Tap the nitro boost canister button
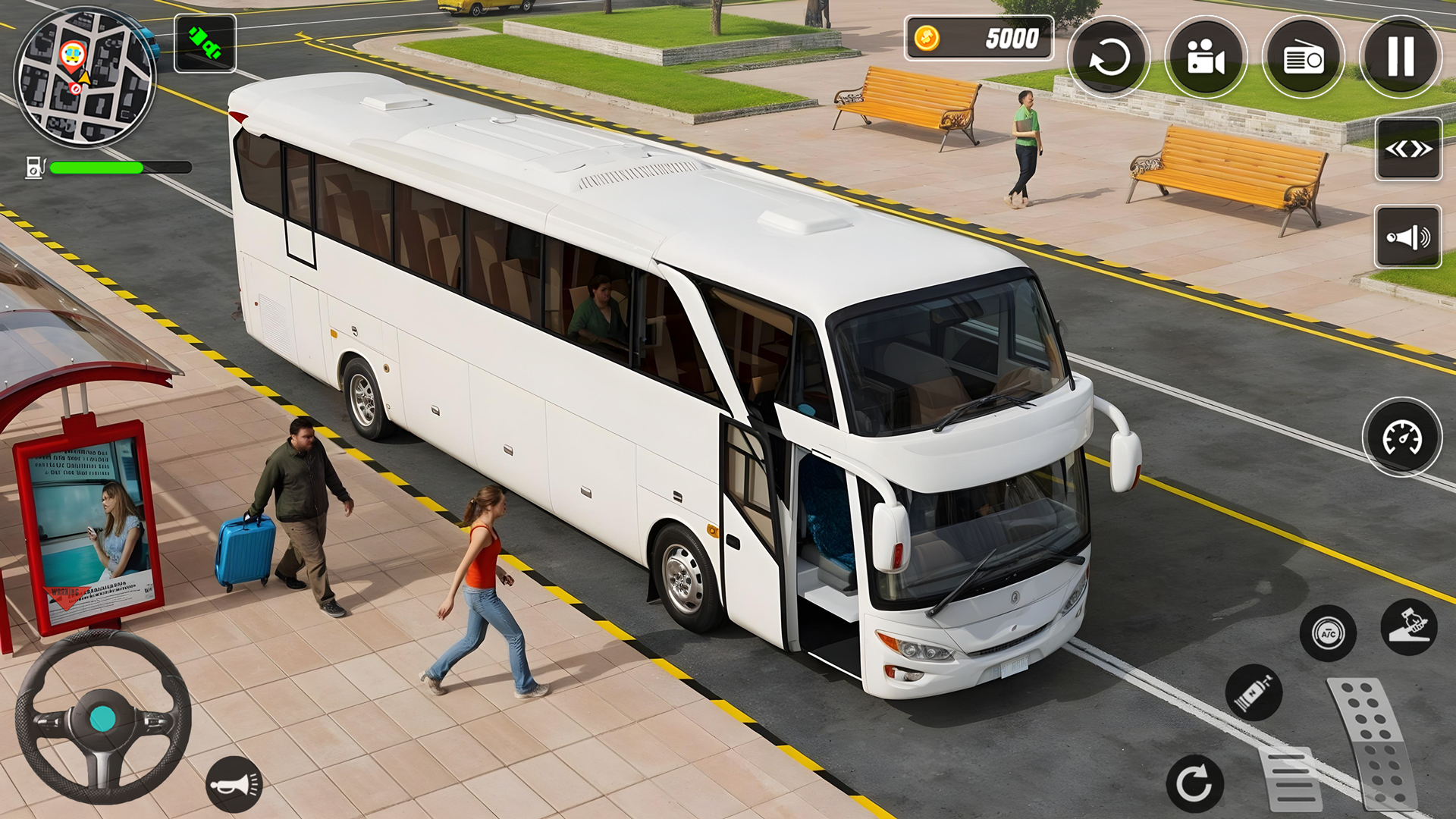Viewport: 1456px width, 819px height. click(1254, 692)
